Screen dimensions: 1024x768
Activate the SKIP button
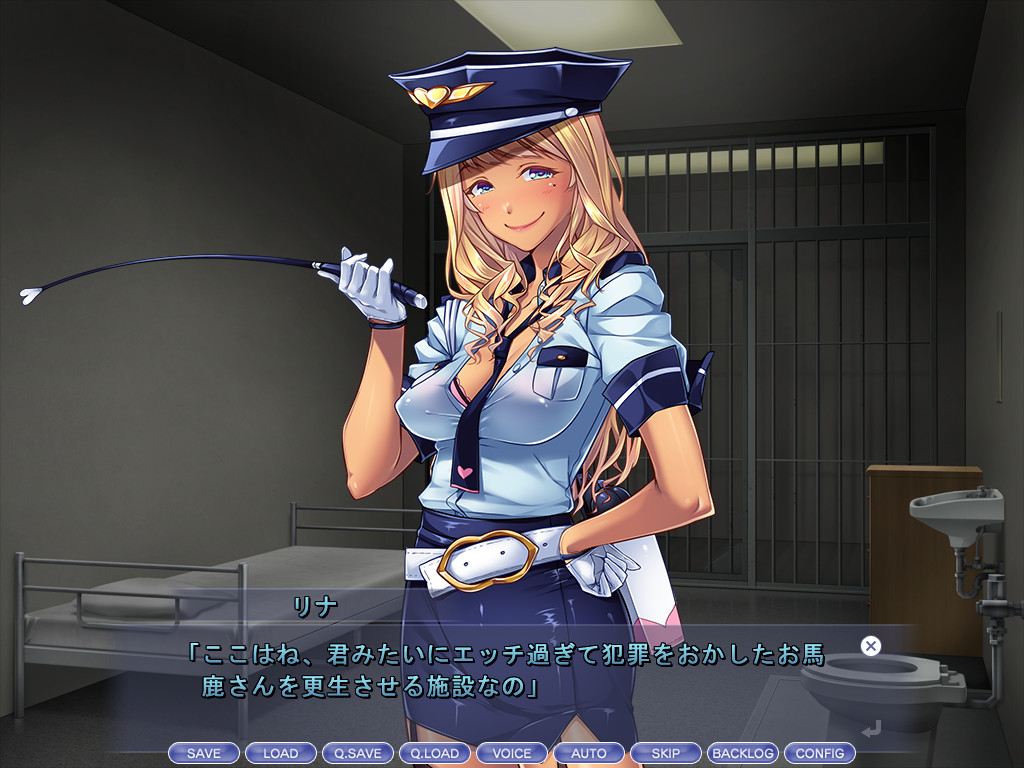666,753
